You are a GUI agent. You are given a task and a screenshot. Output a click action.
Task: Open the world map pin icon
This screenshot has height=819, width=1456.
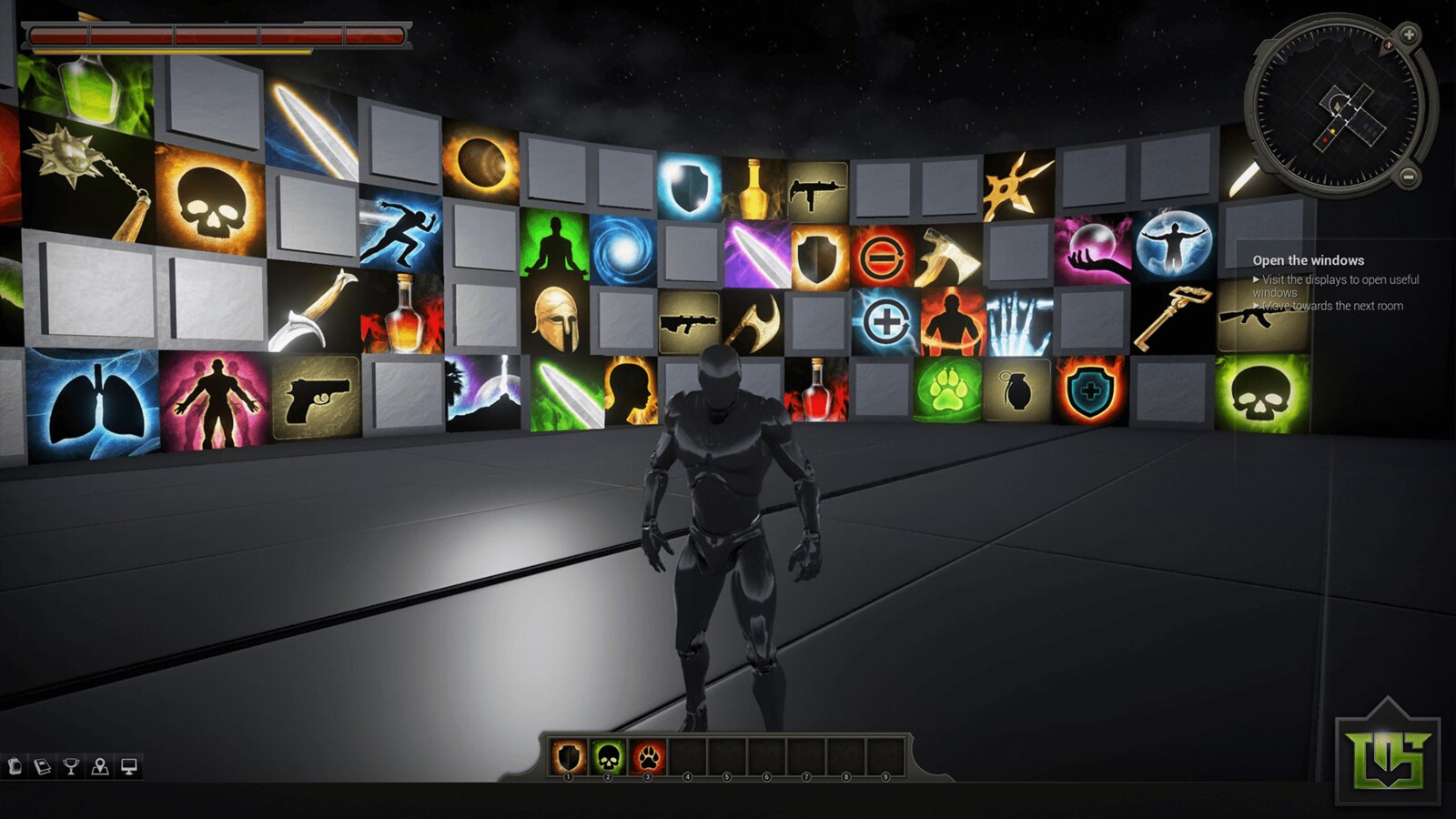98,767
